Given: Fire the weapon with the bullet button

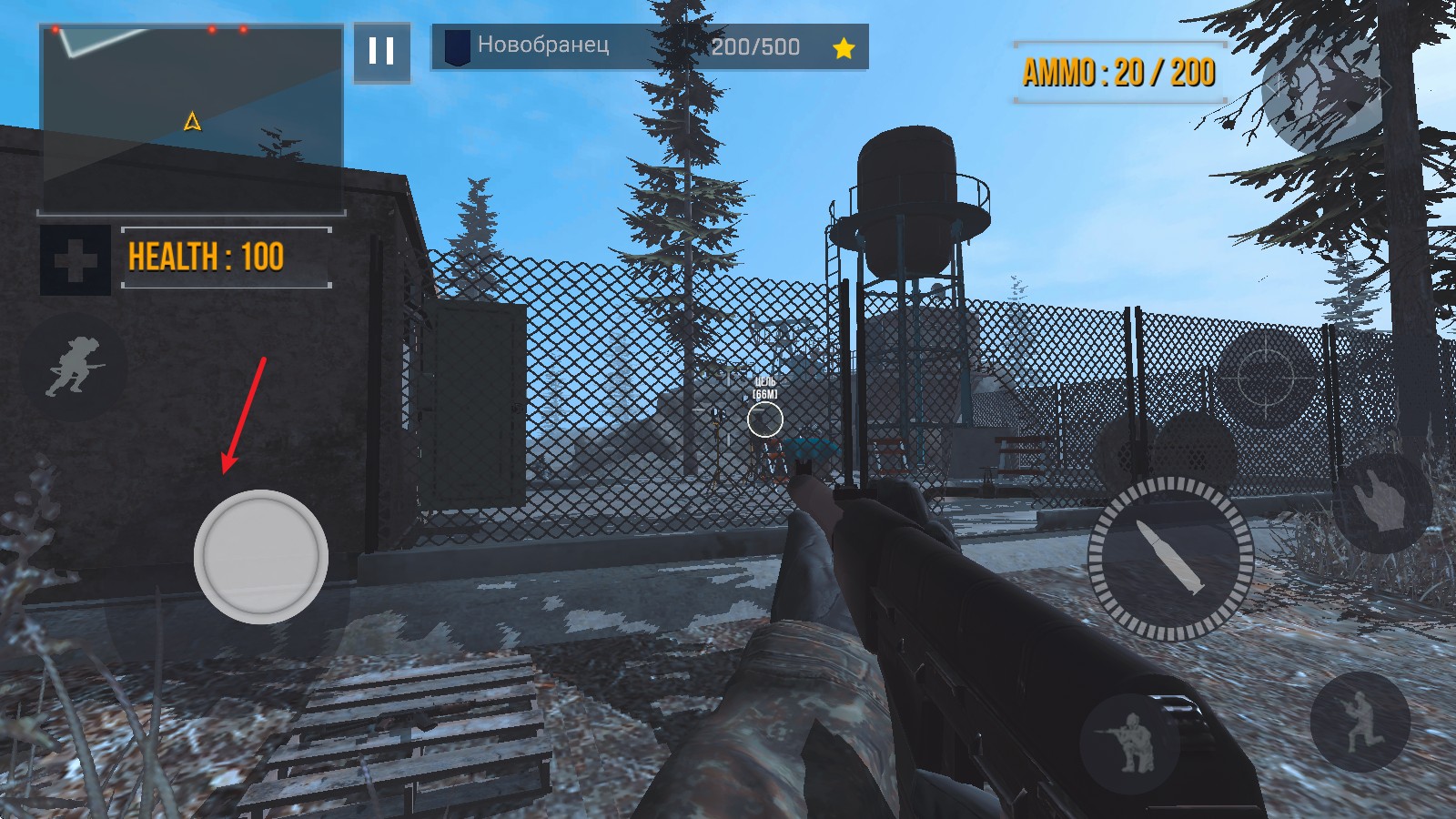Looking at the screenshot, I should (x=1170, y=557).
